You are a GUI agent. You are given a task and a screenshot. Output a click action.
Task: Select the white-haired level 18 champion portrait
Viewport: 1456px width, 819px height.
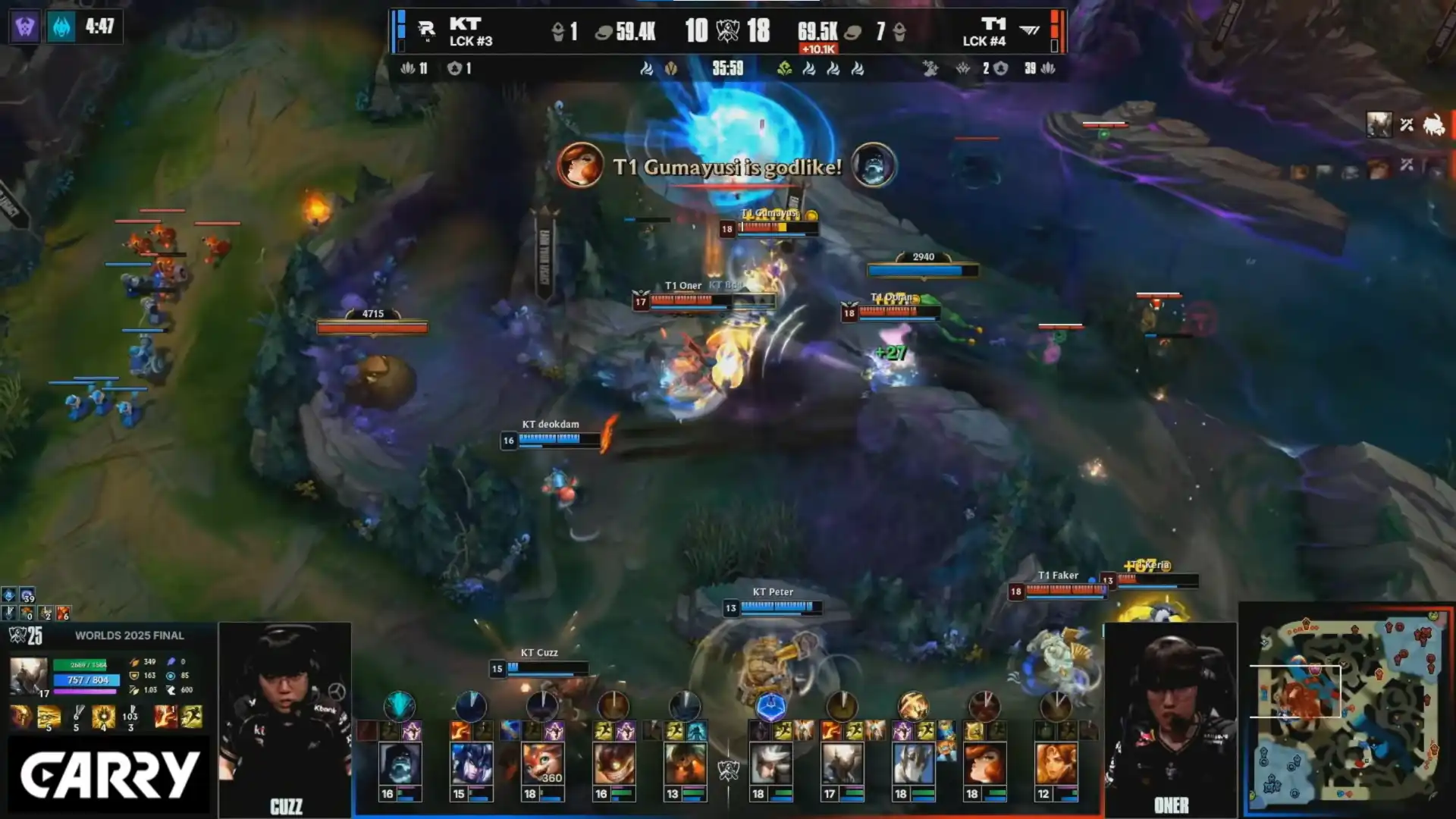tap(770, 764)
